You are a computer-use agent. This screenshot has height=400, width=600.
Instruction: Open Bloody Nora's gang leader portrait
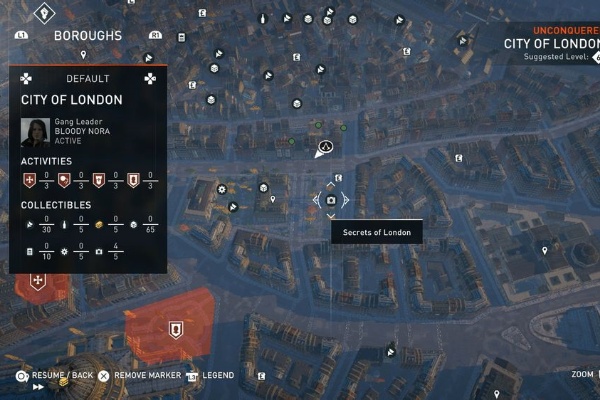click(x=35, y=133)
